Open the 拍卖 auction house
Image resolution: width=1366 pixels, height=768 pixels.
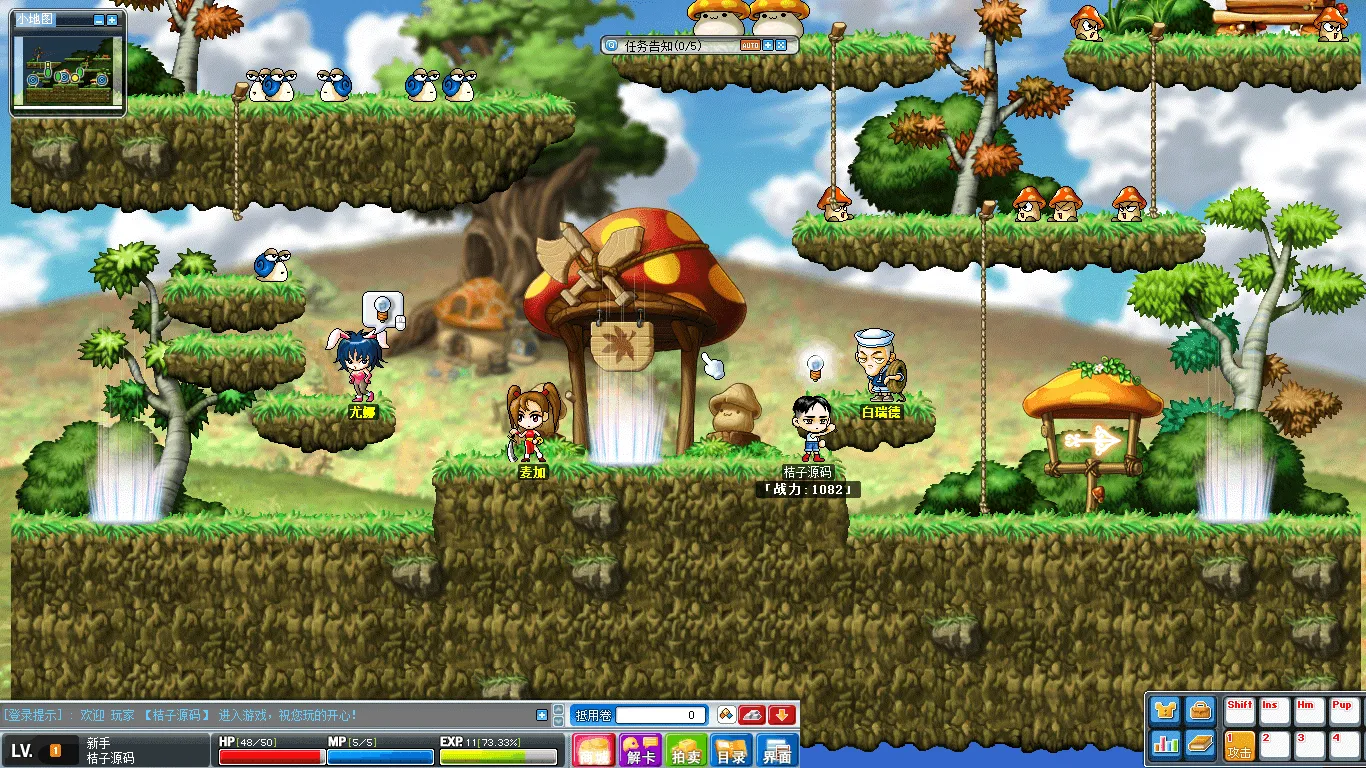point(686,750)
